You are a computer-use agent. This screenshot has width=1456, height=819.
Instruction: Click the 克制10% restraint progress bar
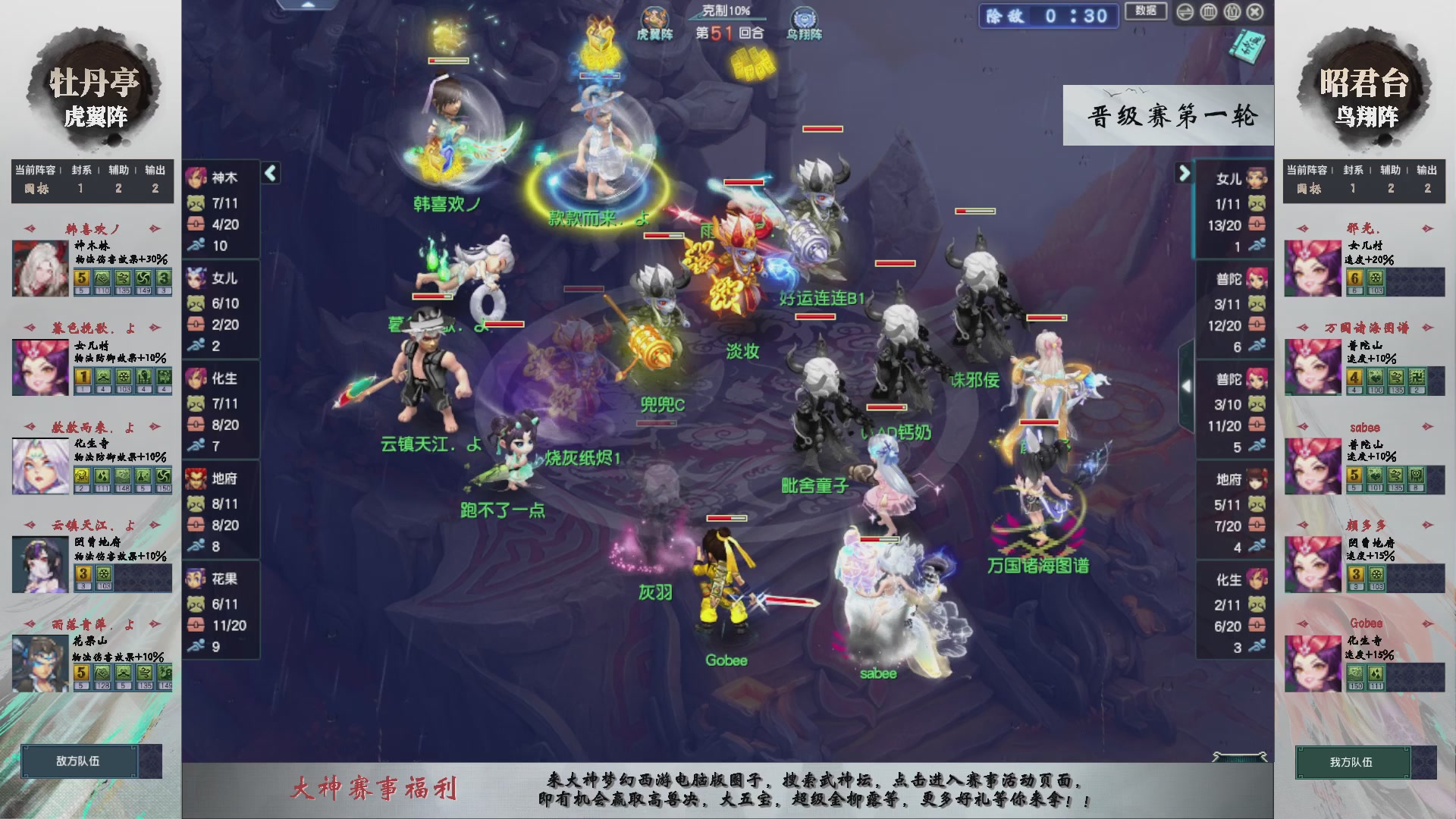coord(726,18)
